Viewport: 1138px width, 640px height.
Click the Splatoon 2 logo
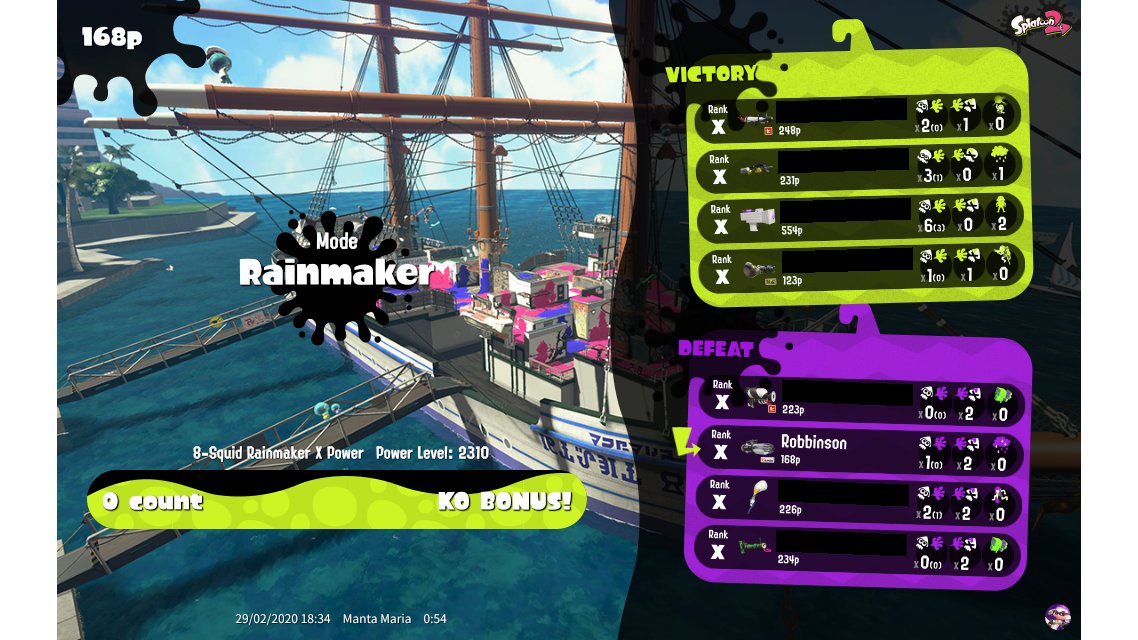pos(1041,25)
